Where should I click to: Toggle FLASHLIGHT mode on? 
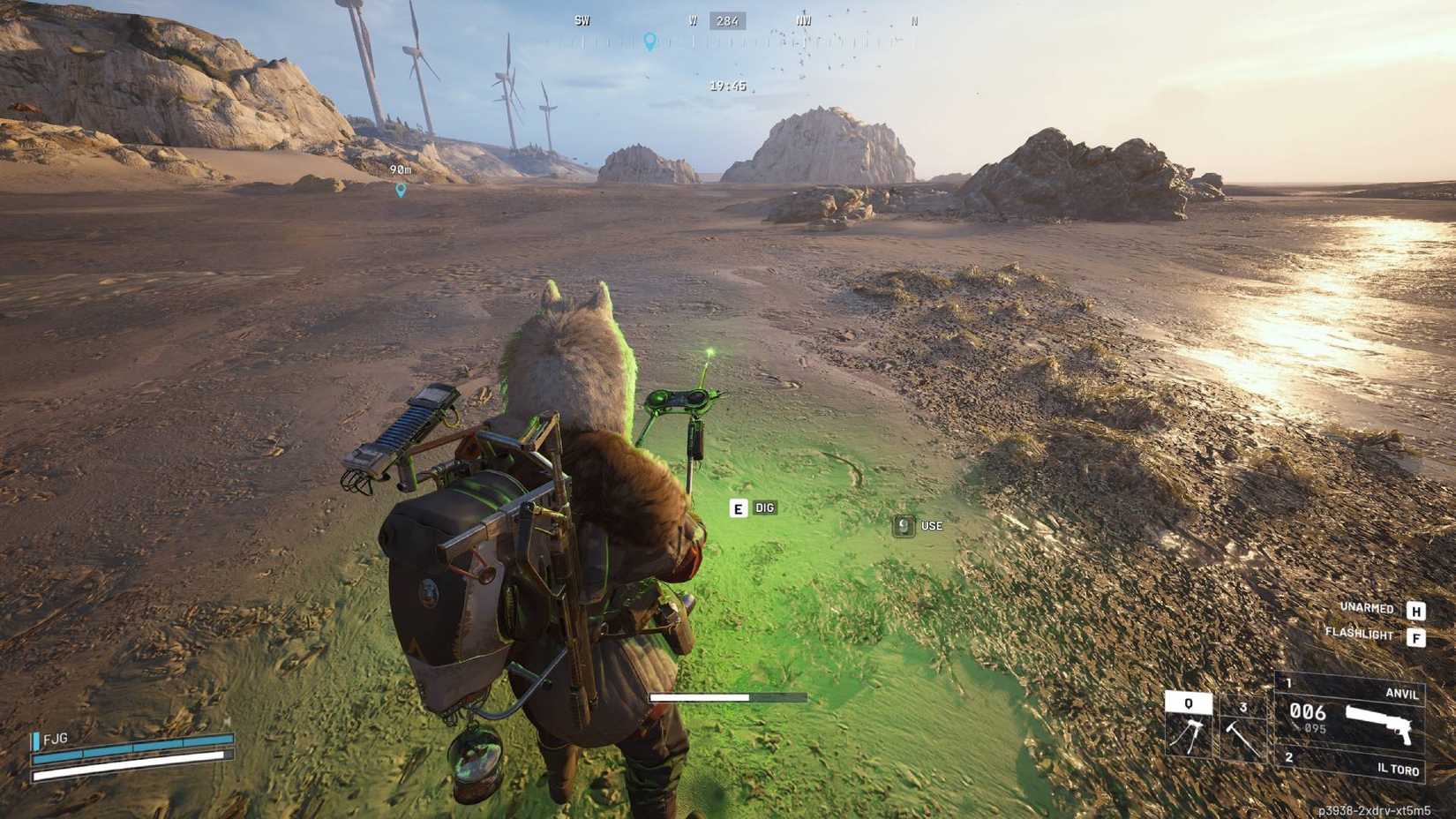tap(1360, 634)
